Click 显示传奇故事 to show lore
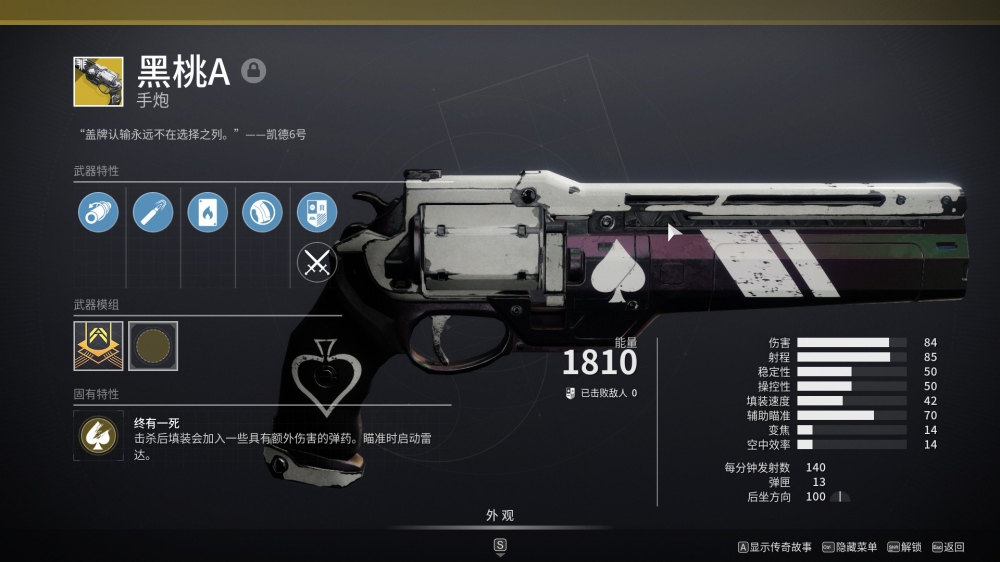Viewport: 1000px width, 562px height. click(775, 547)
